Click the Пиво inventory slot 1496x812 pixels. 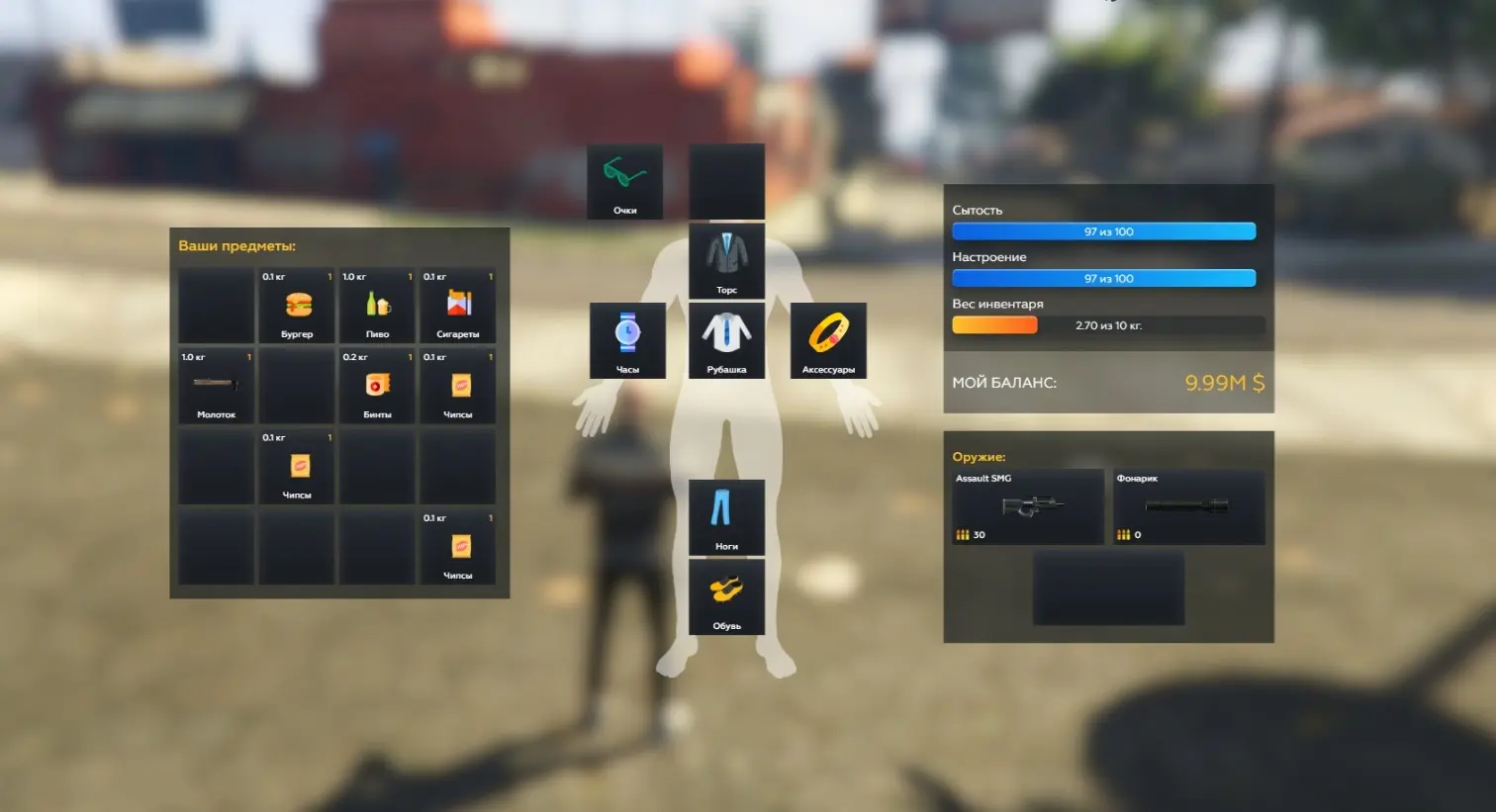[x=377, y=306]
